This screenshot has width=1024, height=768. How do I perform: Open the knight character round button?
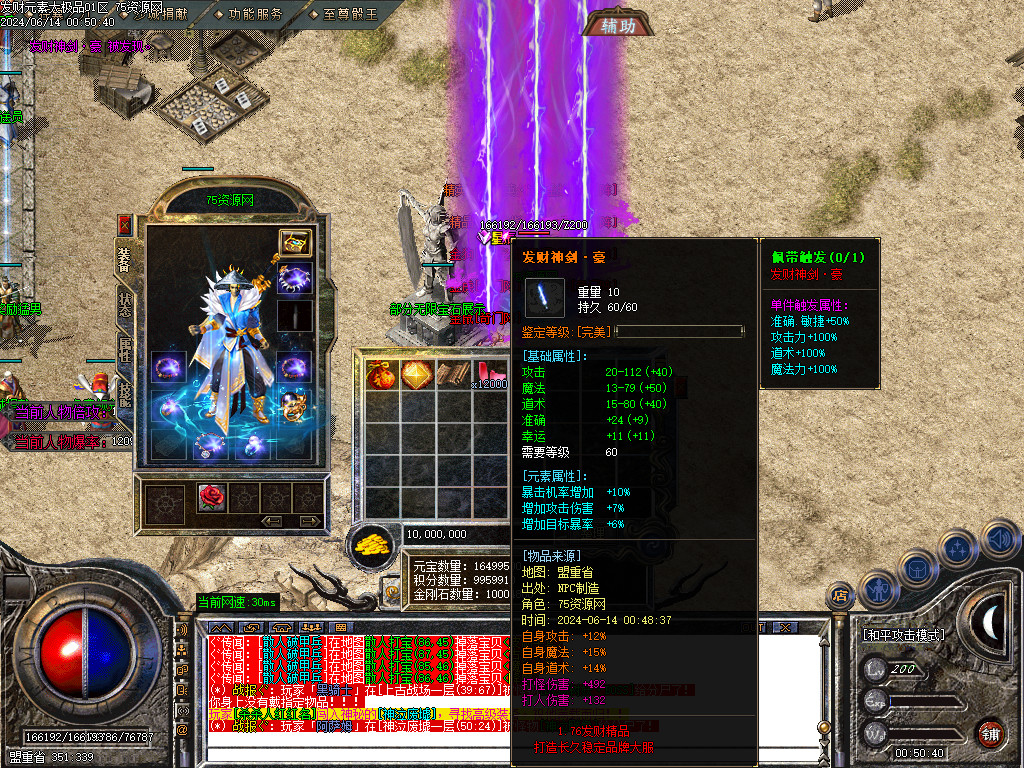[879, 590]
